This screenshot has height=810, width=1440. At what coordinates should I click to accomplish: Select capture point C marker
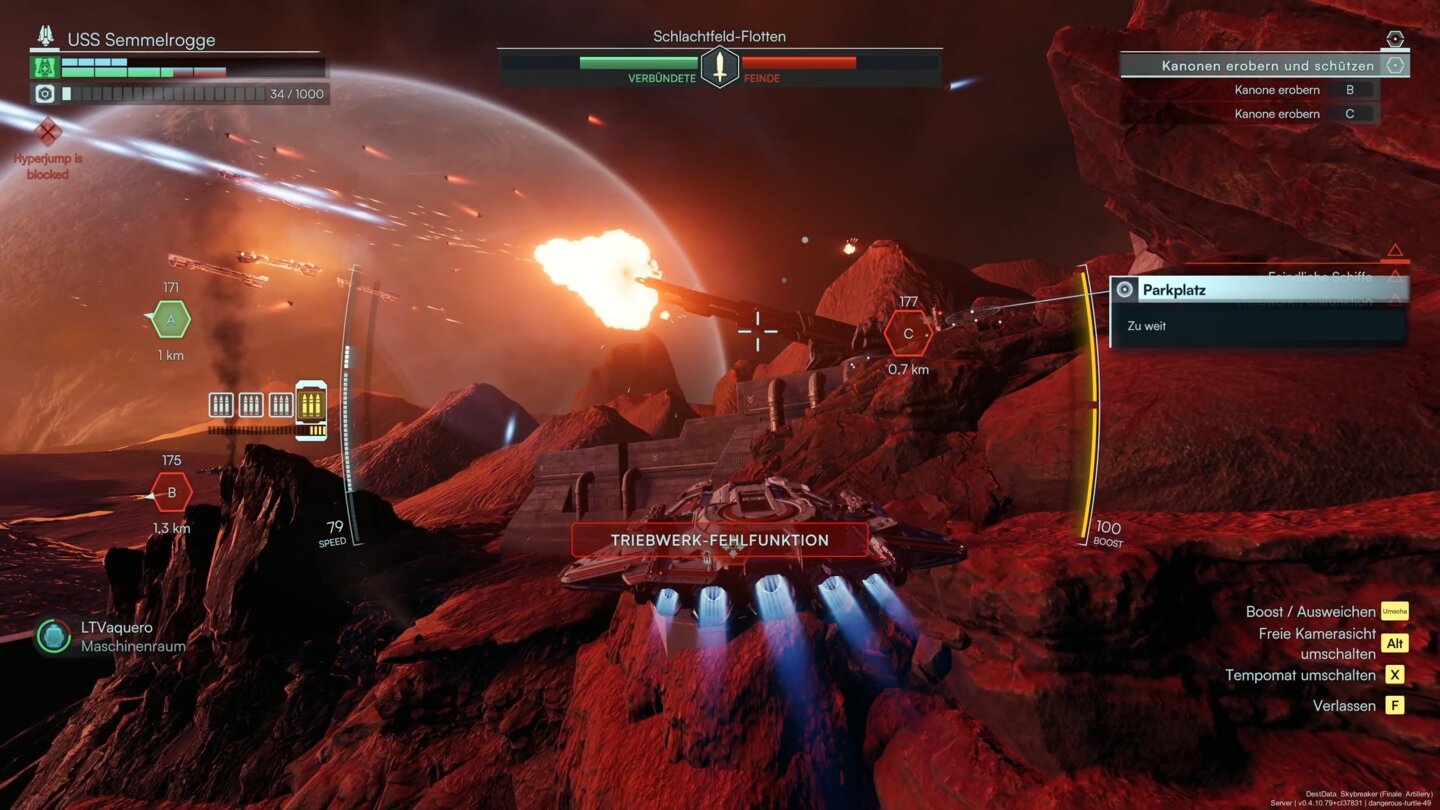pyautogui.click(x=908, y=334)
